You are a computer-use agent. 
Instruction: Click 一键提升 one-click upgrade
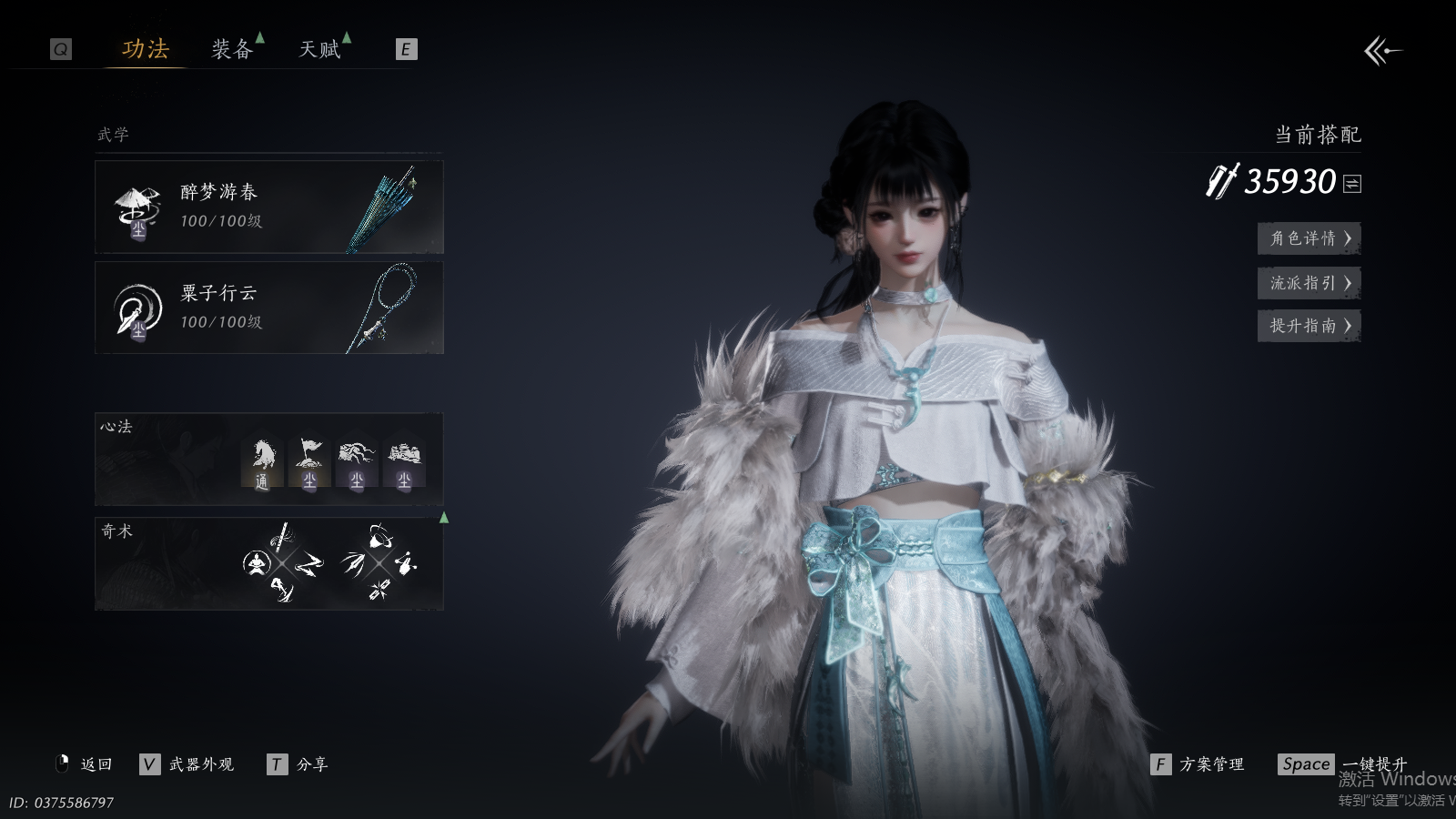1343,764
